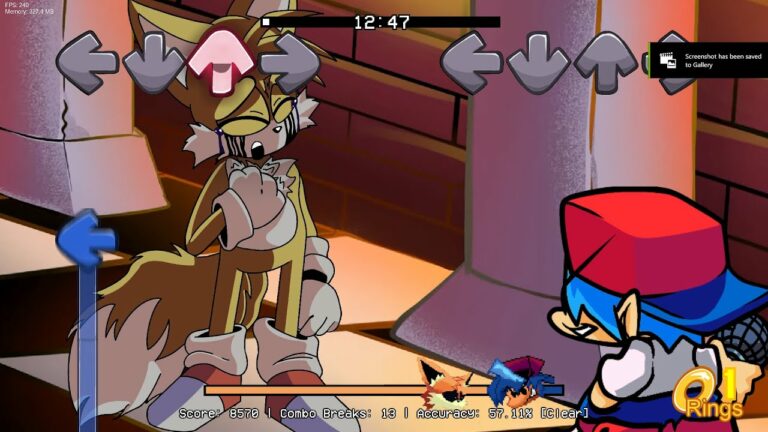Tap the player's gray up arrow receptor
The height and width of the screenshot is (432, 768).
pos(604,62)
